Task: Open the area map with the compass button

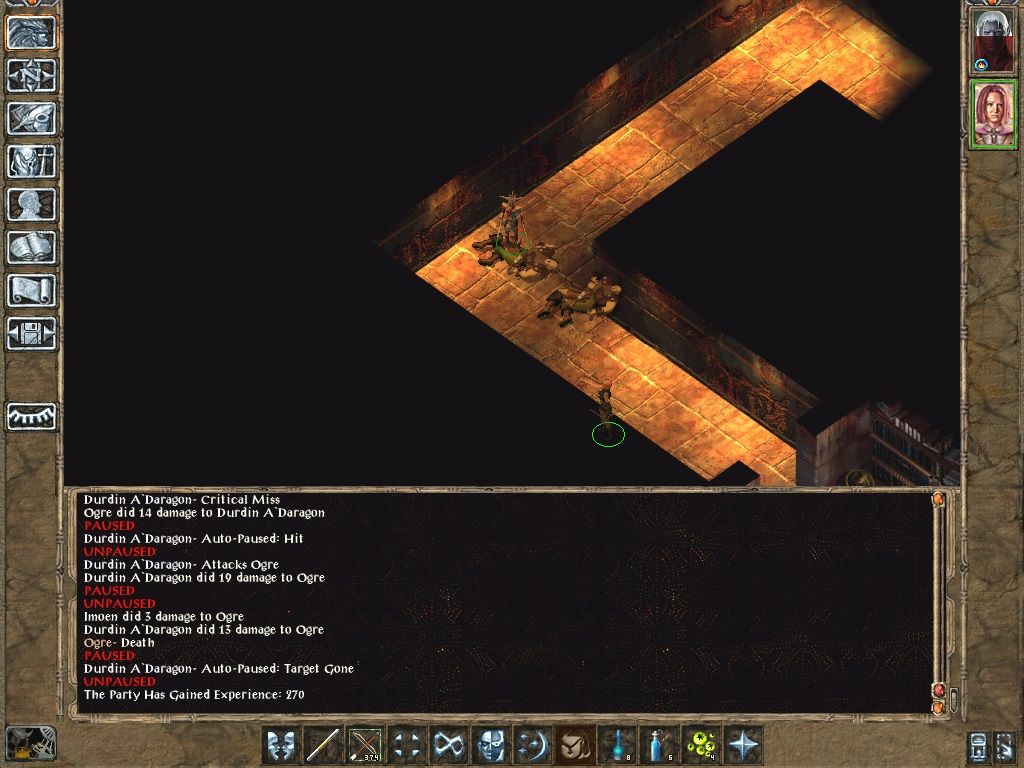Action: [32, 75]
